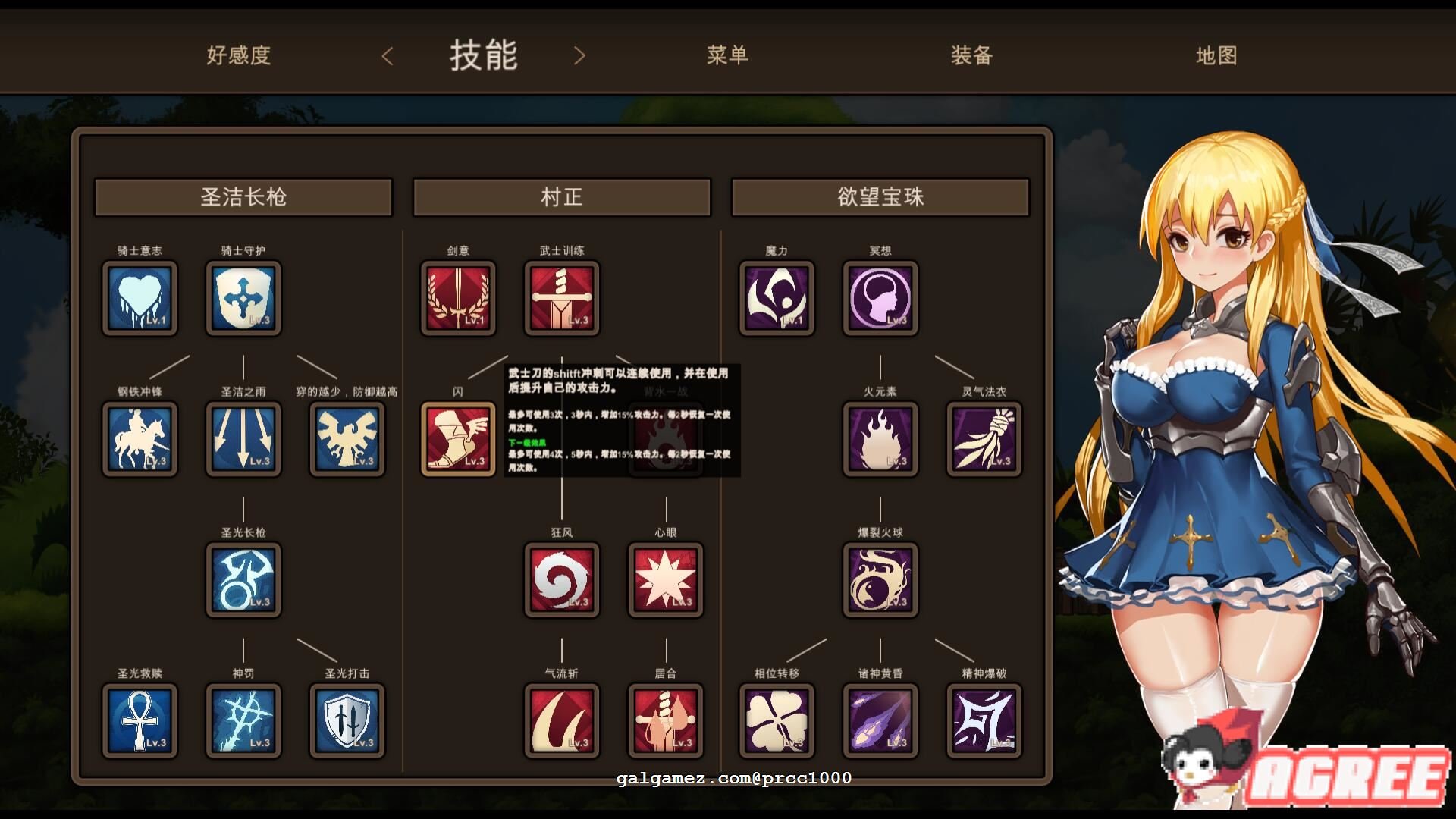This screenshot has width=1456, height=819.
Task: Switch to the 好感度 affection tab
Action: click(237, 55)
